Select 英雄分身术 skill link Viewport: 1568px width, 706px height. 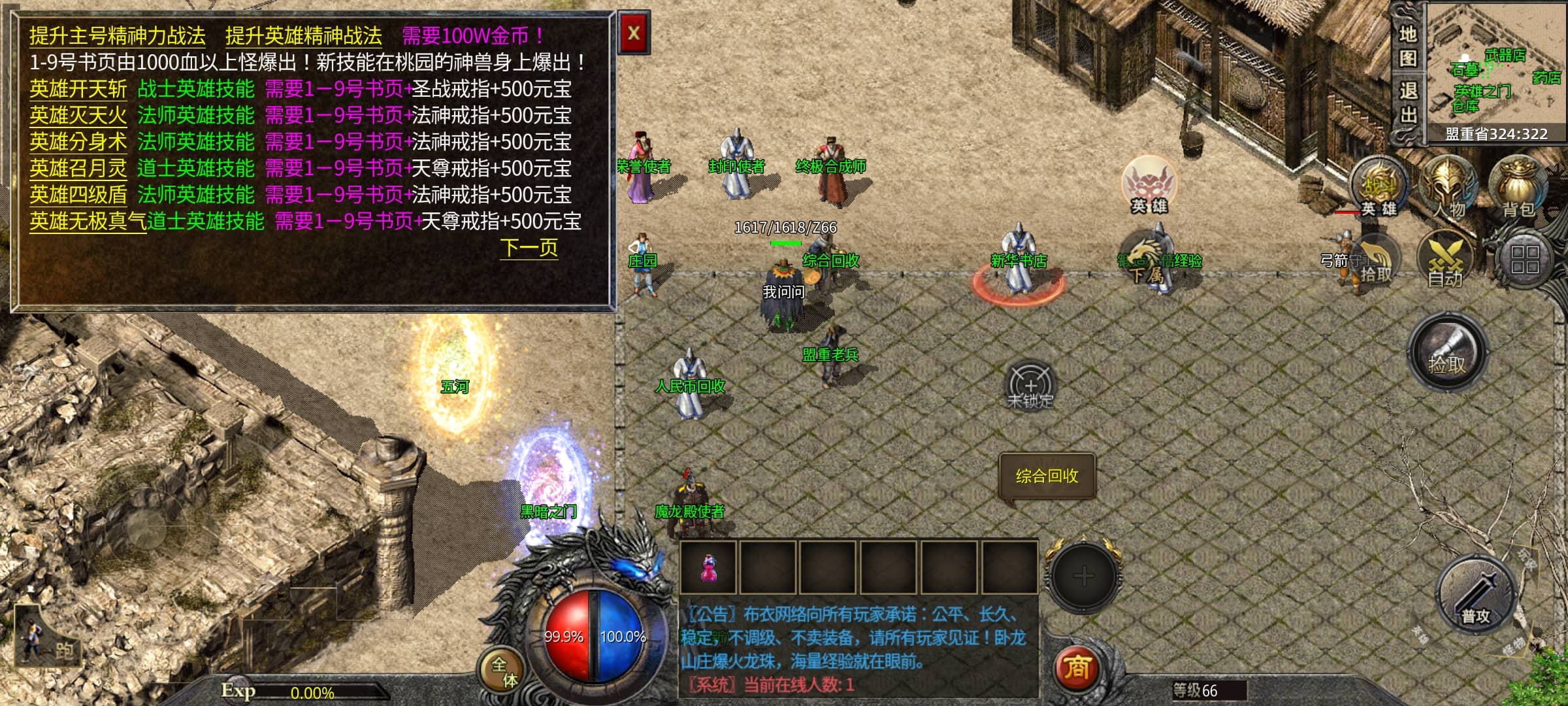pyautogui.click(x=78, y=142)
